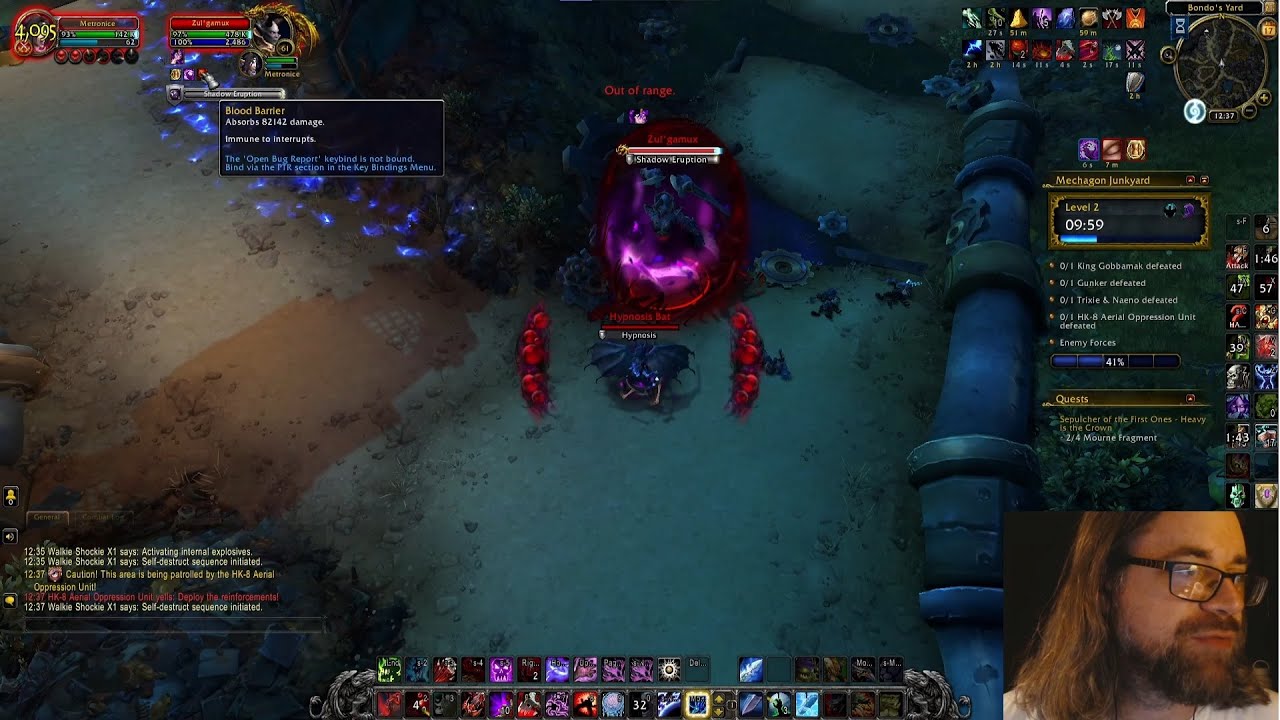This screenshot has width=1280, height=720.
Task: Use the action slot showing 32 cooldown
Action: click(x=640, y=704)
